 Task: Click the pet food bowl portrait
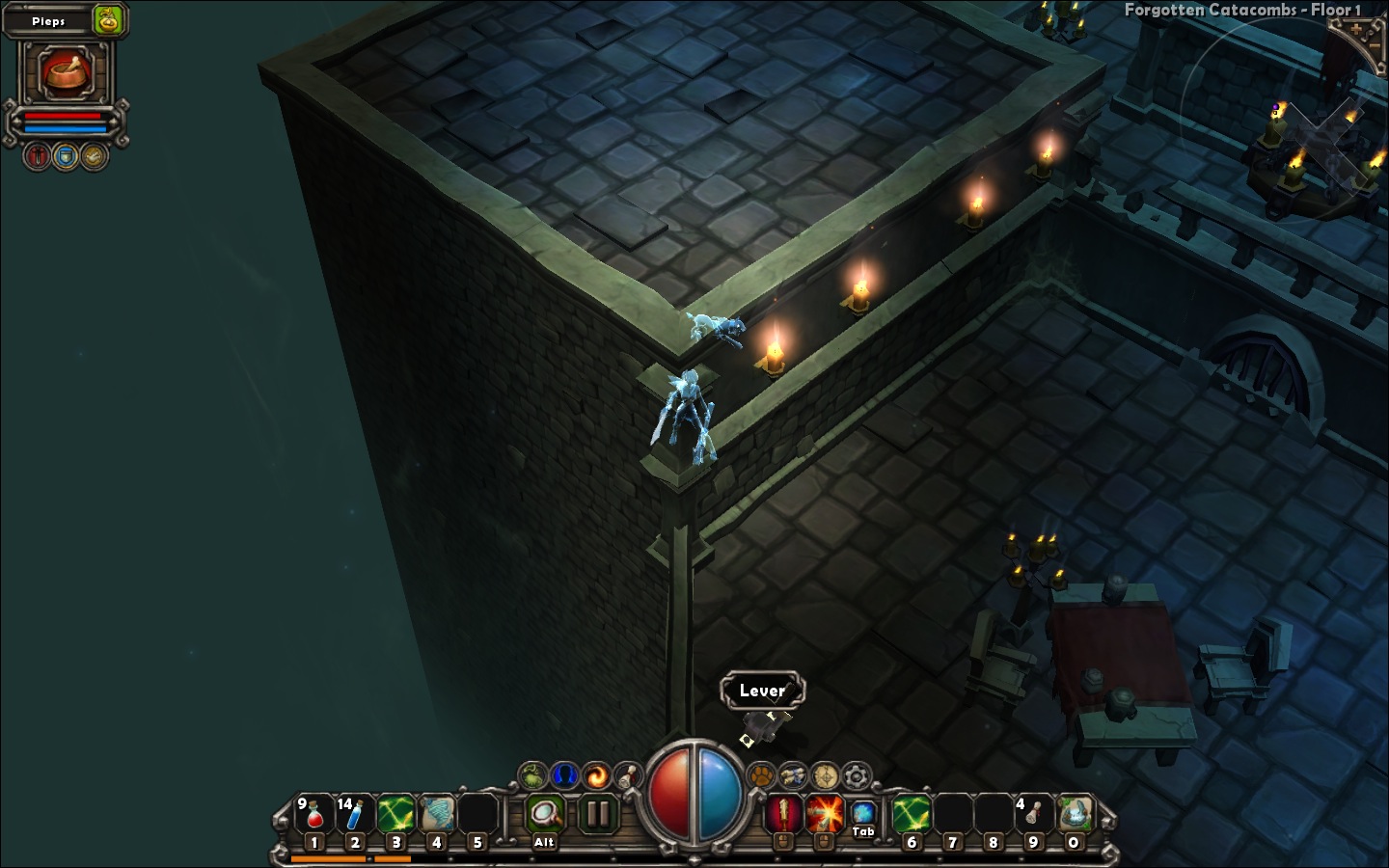(x=66, y=73)
